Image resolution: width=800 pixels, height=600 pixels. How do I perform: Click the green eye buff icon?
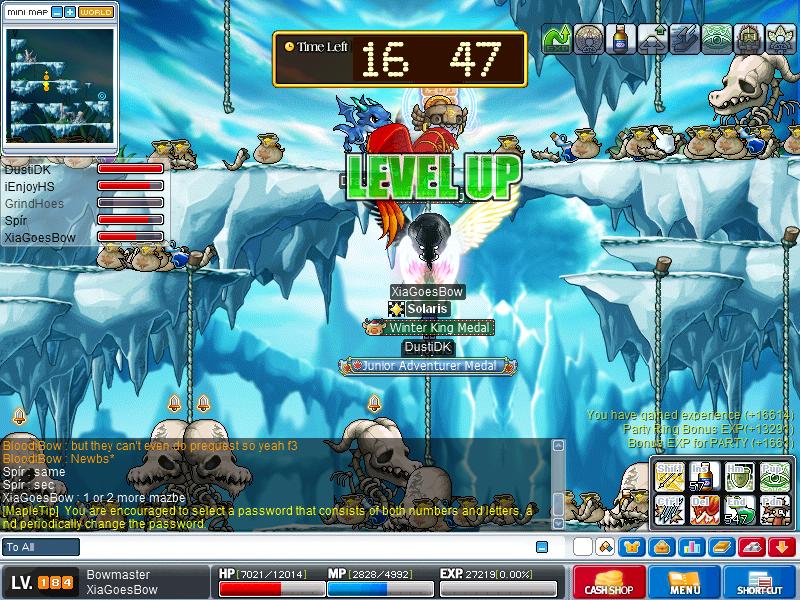click(716, 40)
